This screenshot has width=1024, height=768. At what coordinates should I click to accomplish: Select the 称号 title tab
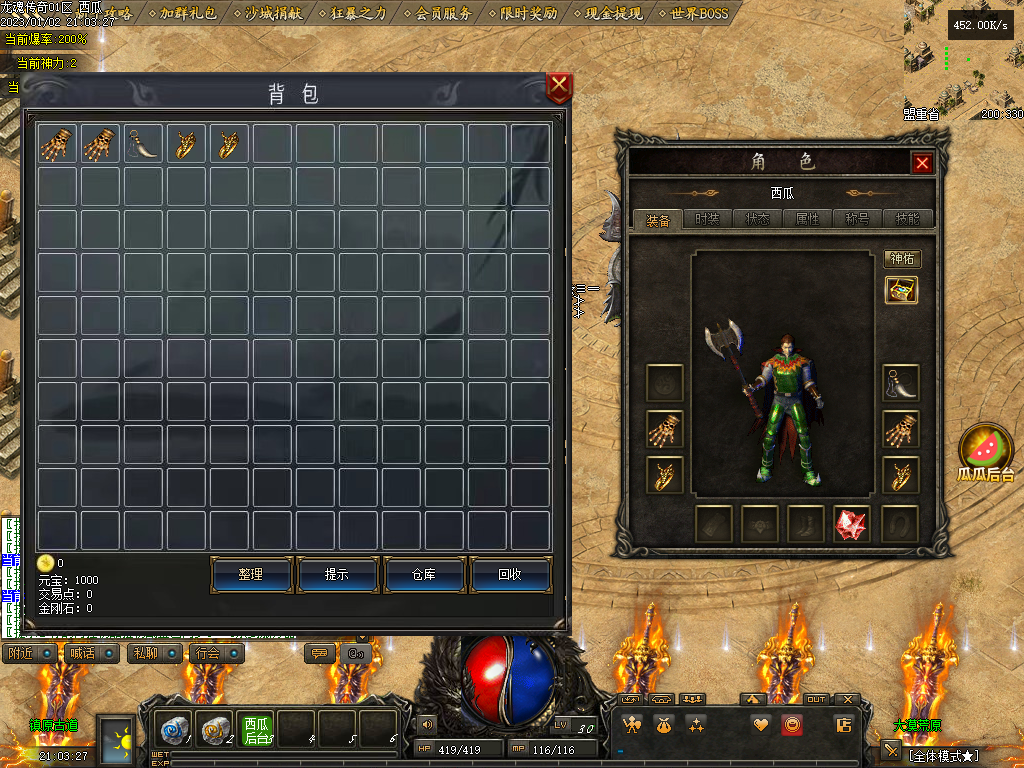858,219
